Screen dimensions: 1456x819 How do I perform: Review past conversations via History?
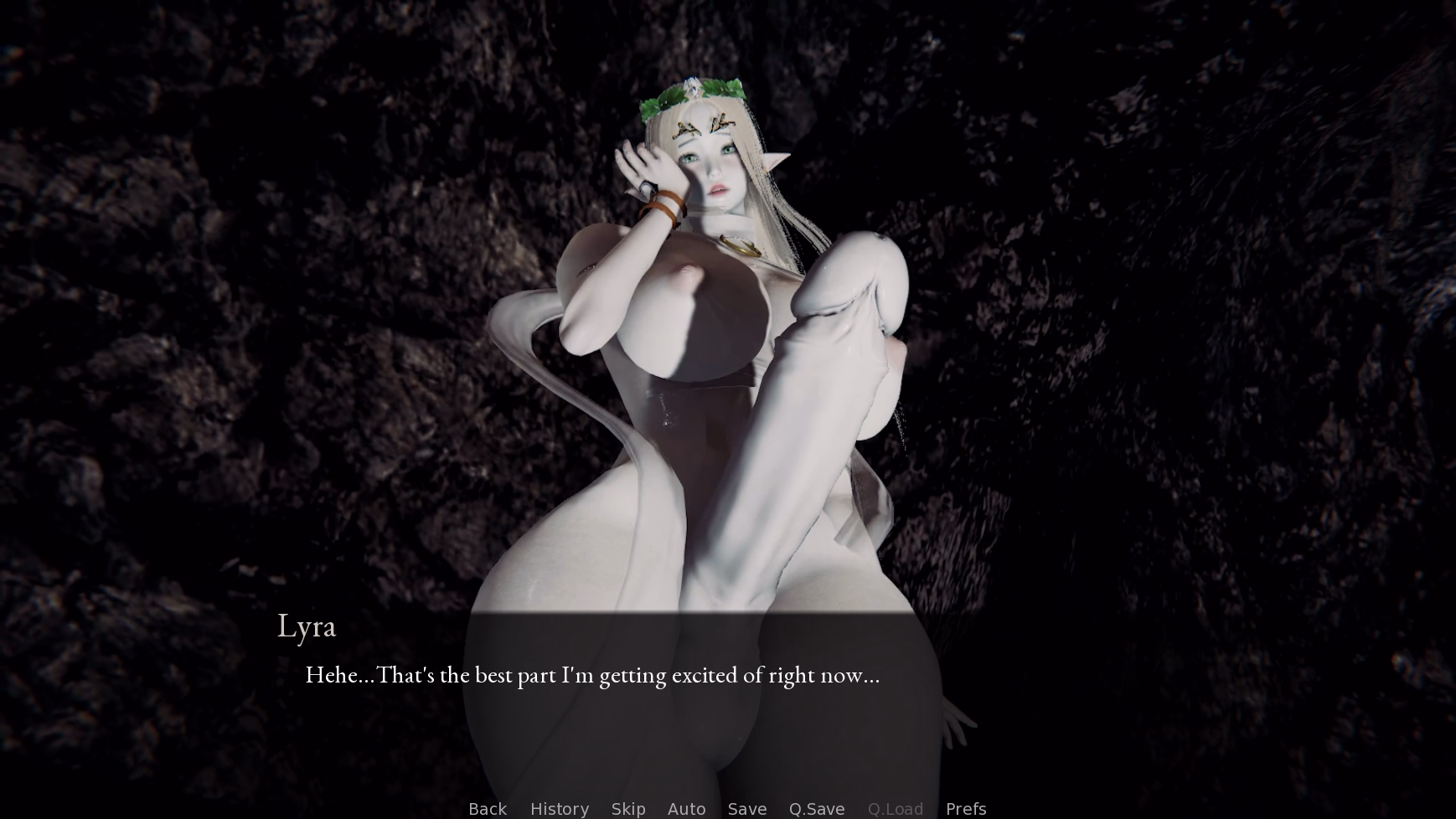(559, 808)
